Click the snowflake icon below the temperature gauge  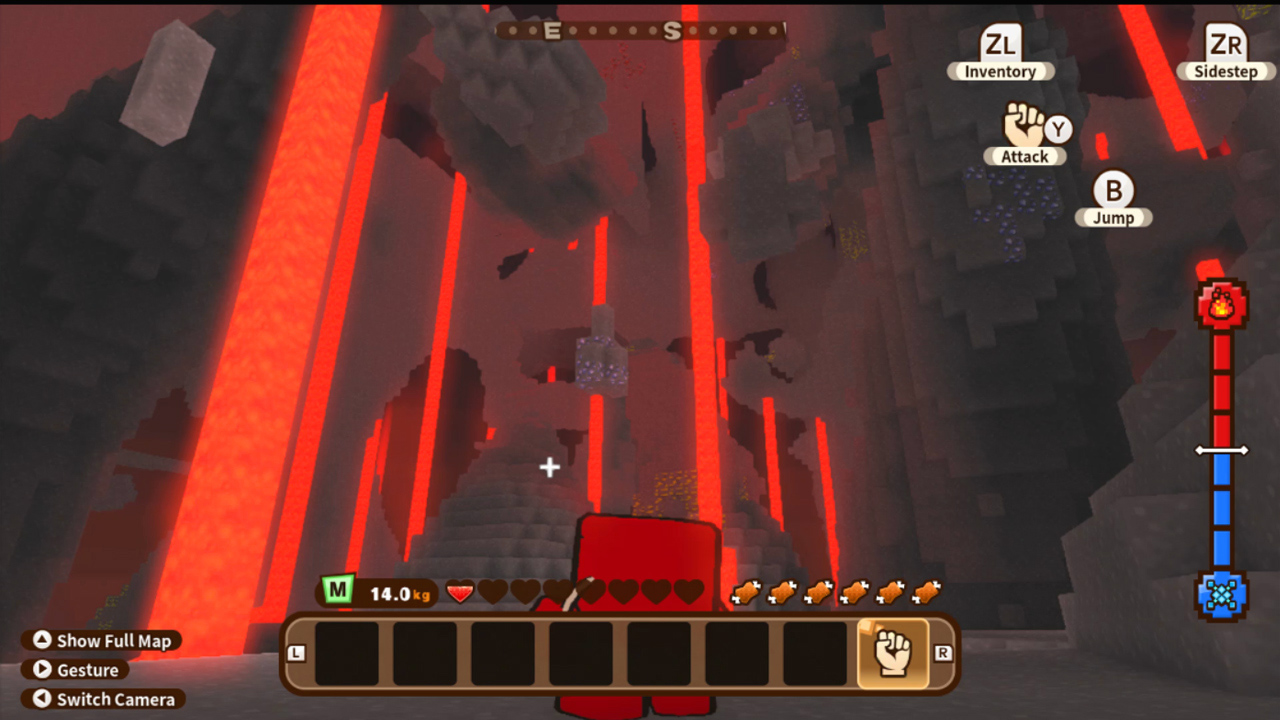(1222, 596)
